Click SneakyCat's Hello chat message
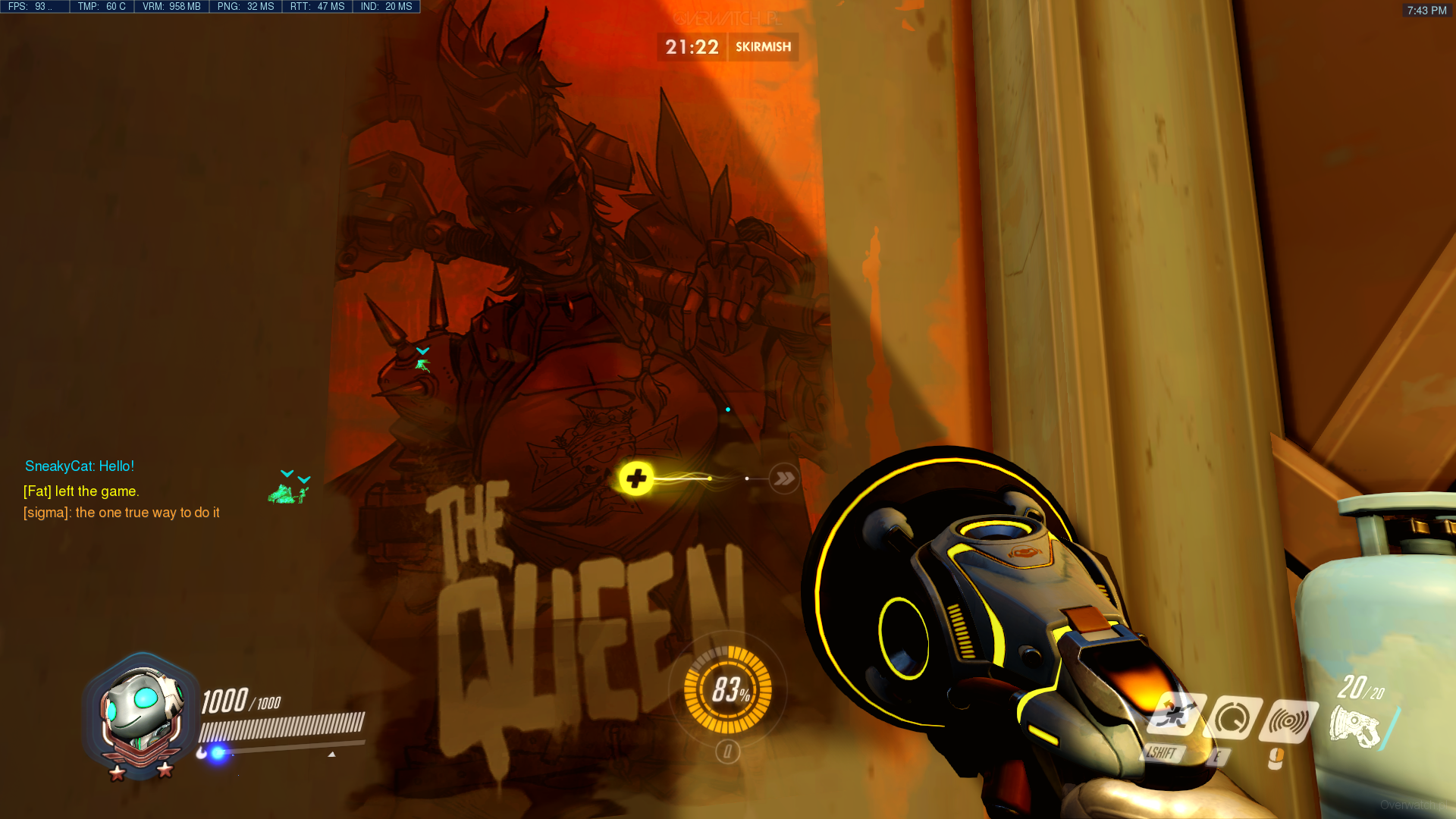Viewport: 1456px width, 819px height. pyautogui.click(x=80, y=466)
